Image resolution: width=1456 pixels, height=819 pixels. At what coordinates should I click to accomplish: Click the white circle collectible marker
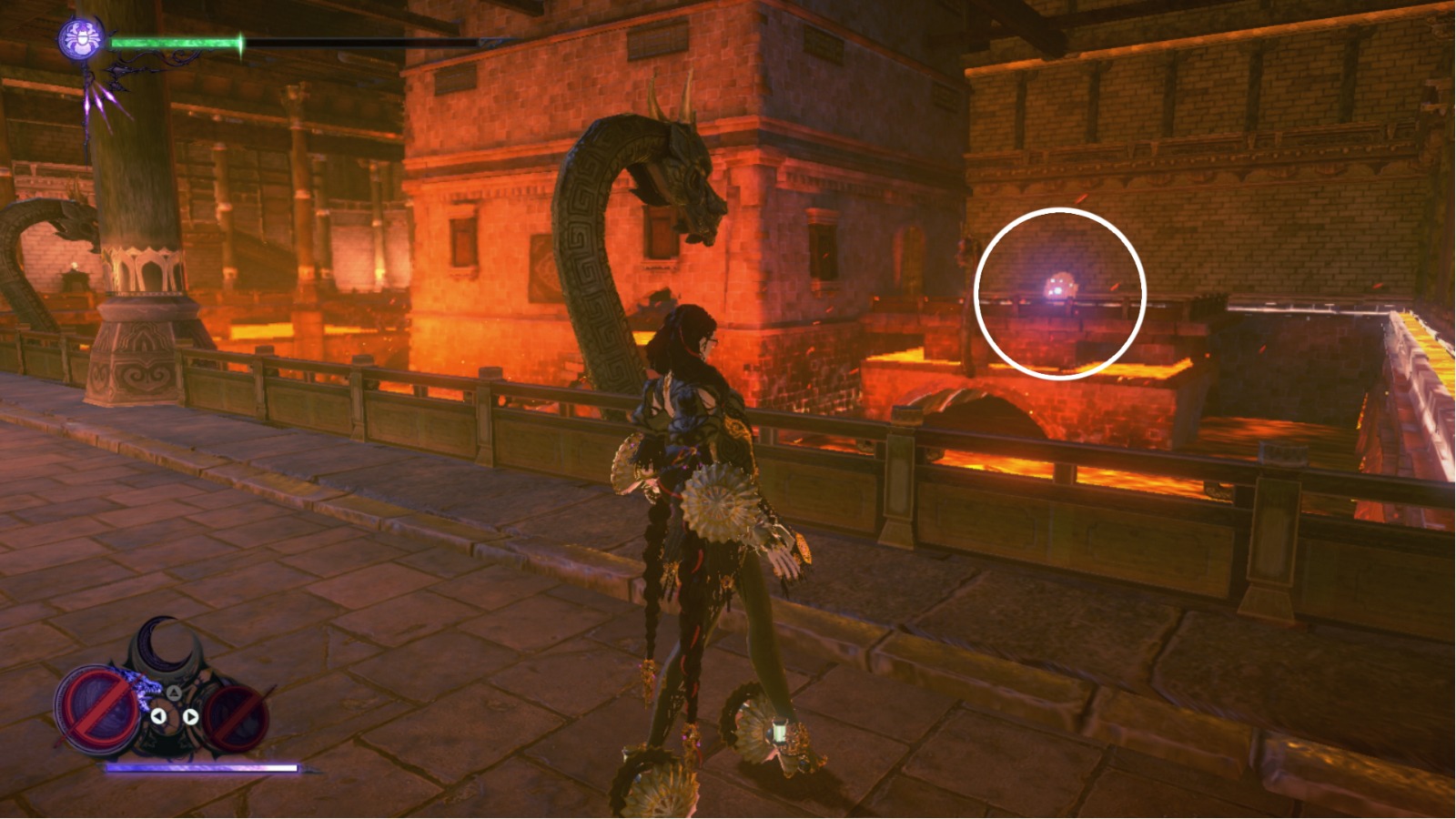click(1058, 291)
